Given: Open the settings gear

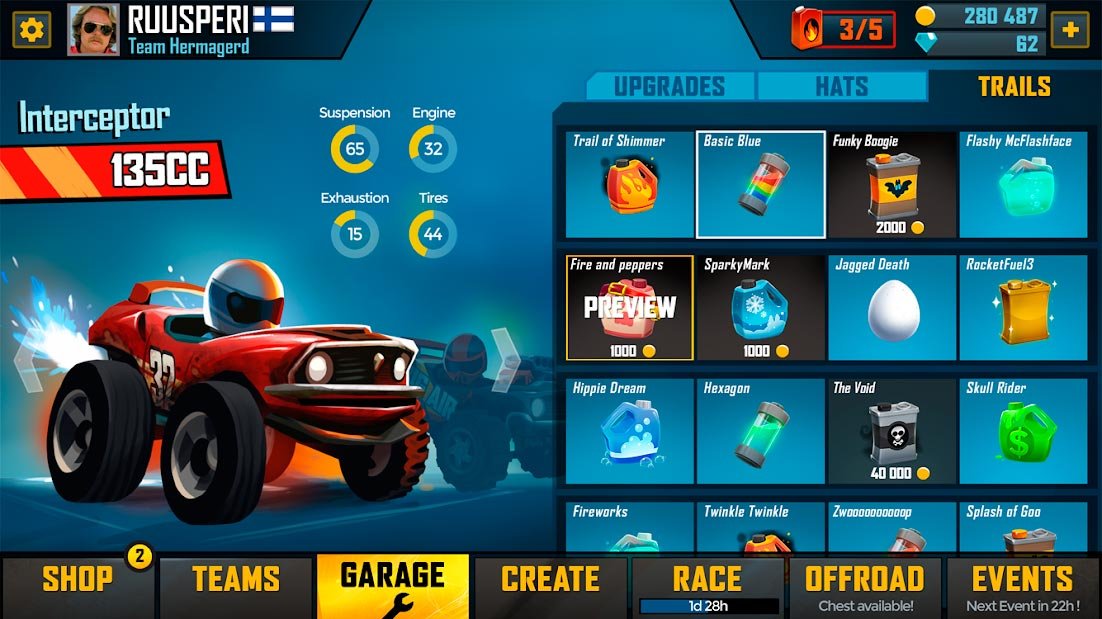Looking at the screenshot, I should (x=31, y=30).
